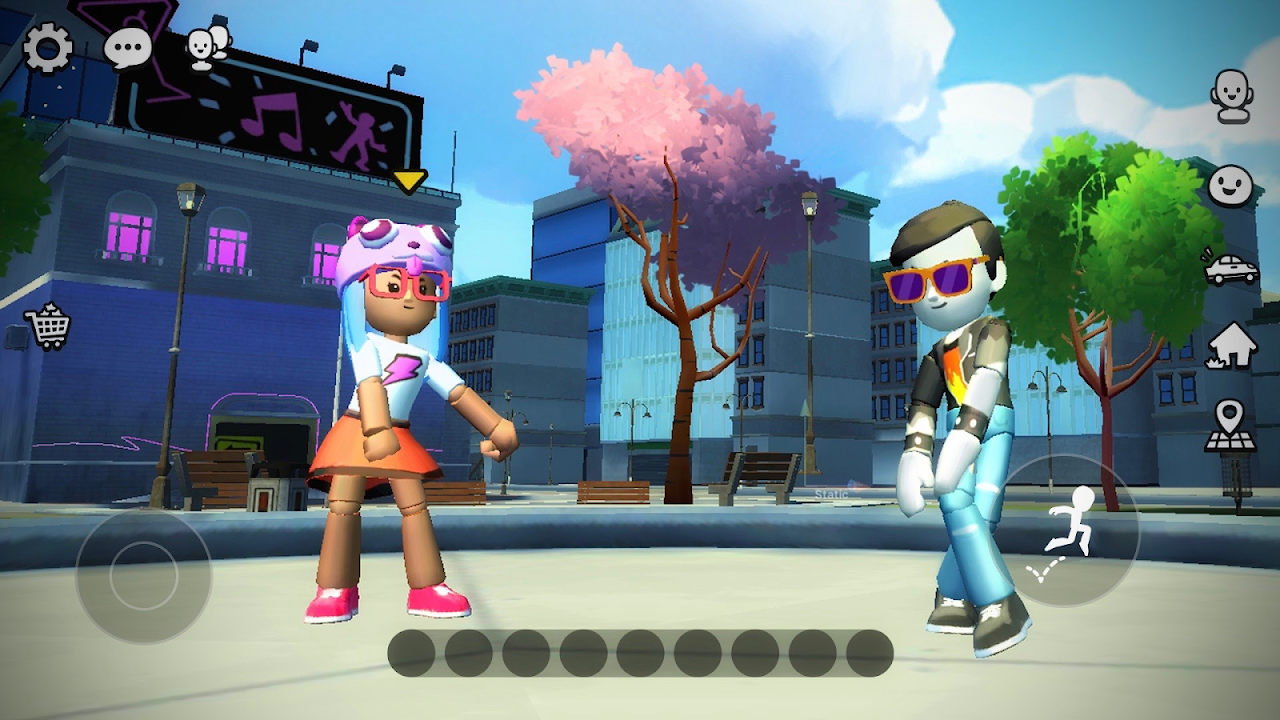The height and width of the screenshot is (720, 1280).
Task: Open the shopping cart store
Action: 48,327
